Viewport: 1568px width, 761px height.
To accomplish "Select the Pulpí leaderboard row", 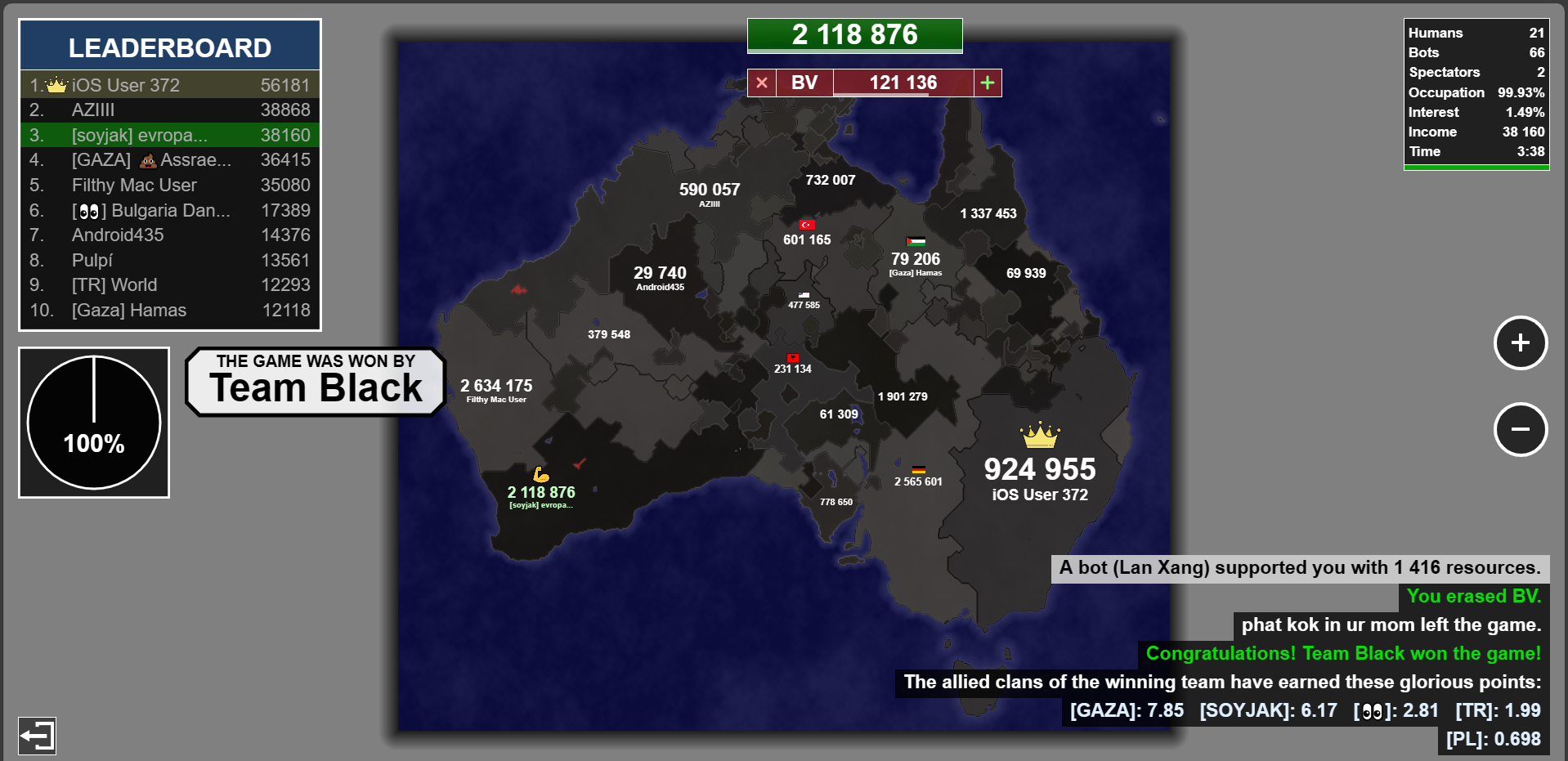I will (x=170, y=260).
